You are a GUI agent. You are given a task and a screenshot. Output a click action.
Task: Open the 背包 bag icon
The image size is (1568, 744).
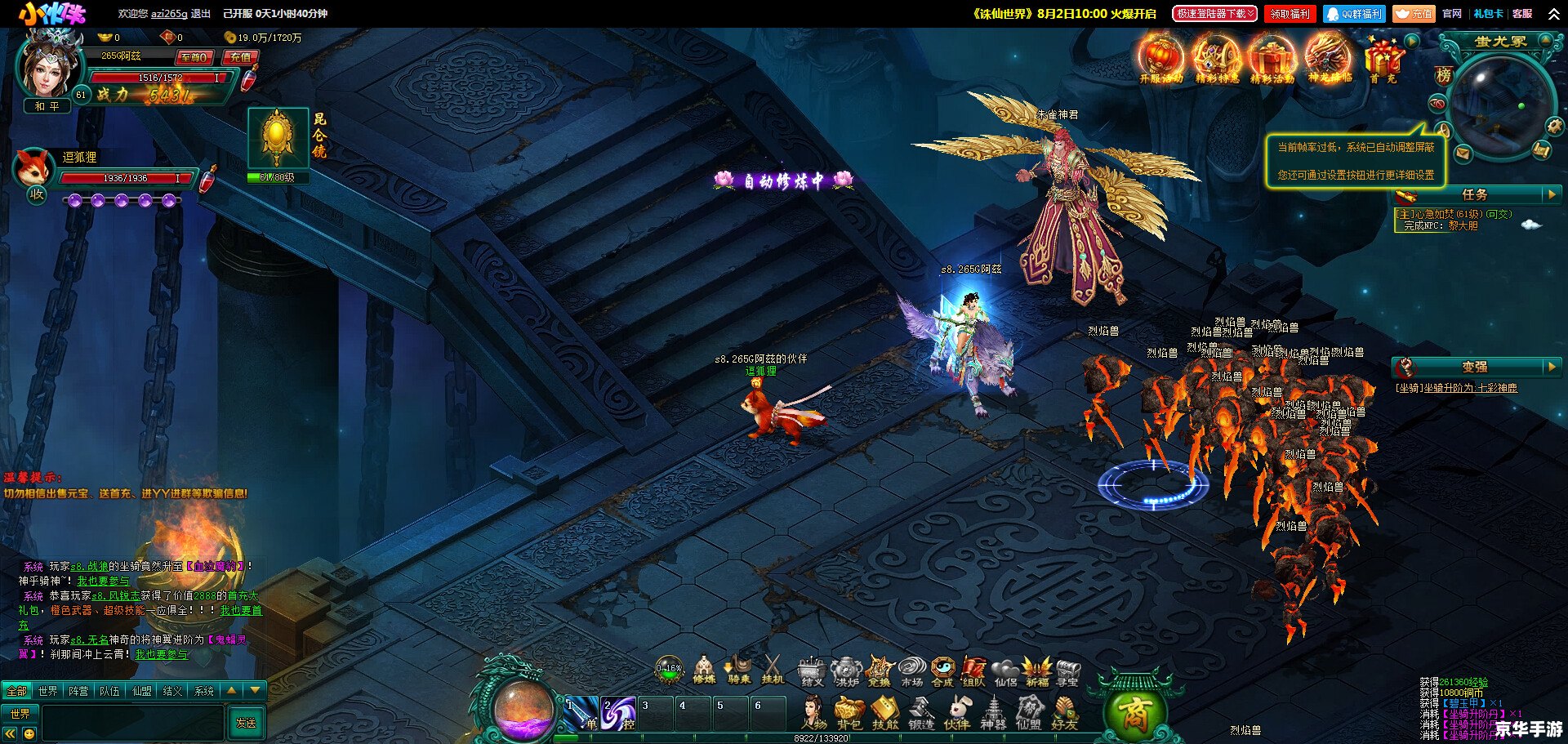849,713
